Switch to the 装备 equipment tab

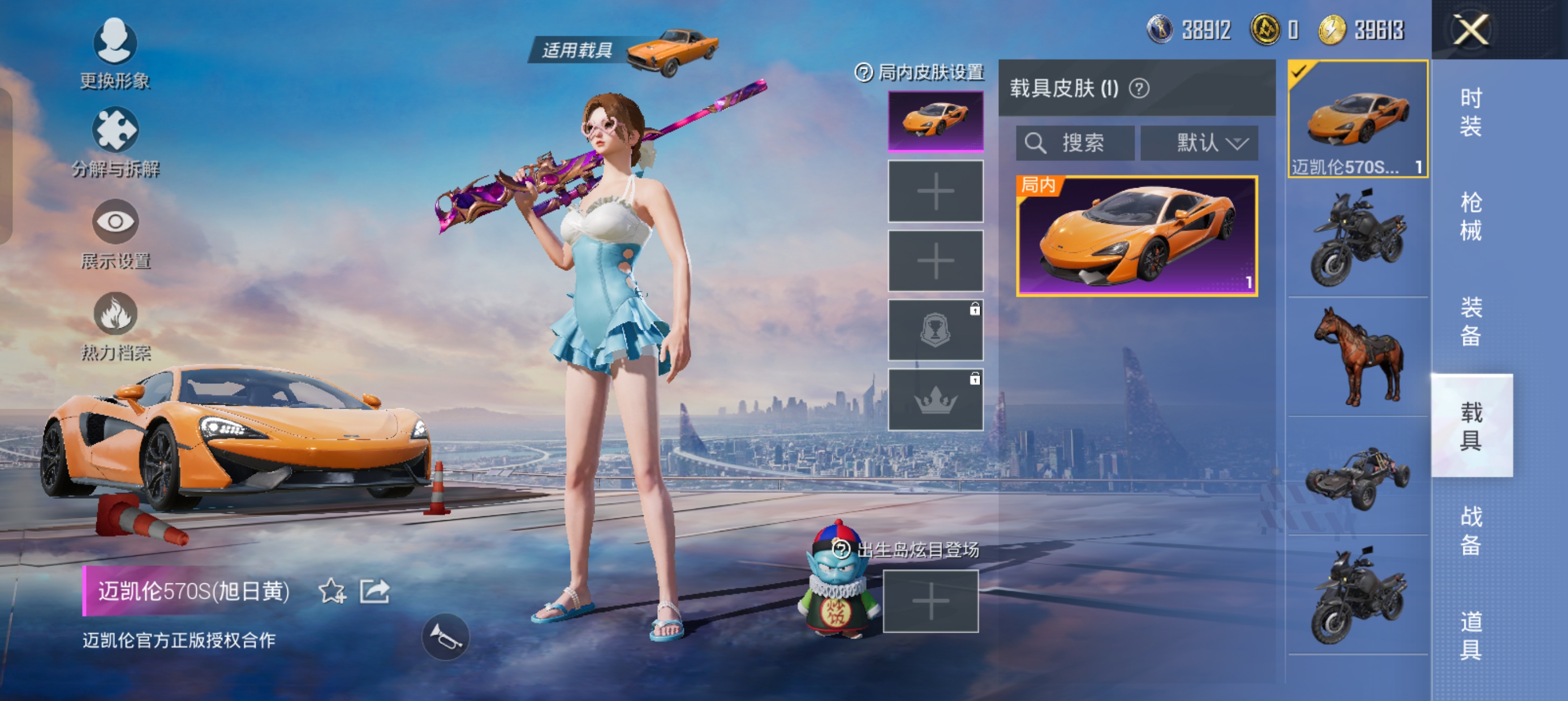[x=1471, y=321]
